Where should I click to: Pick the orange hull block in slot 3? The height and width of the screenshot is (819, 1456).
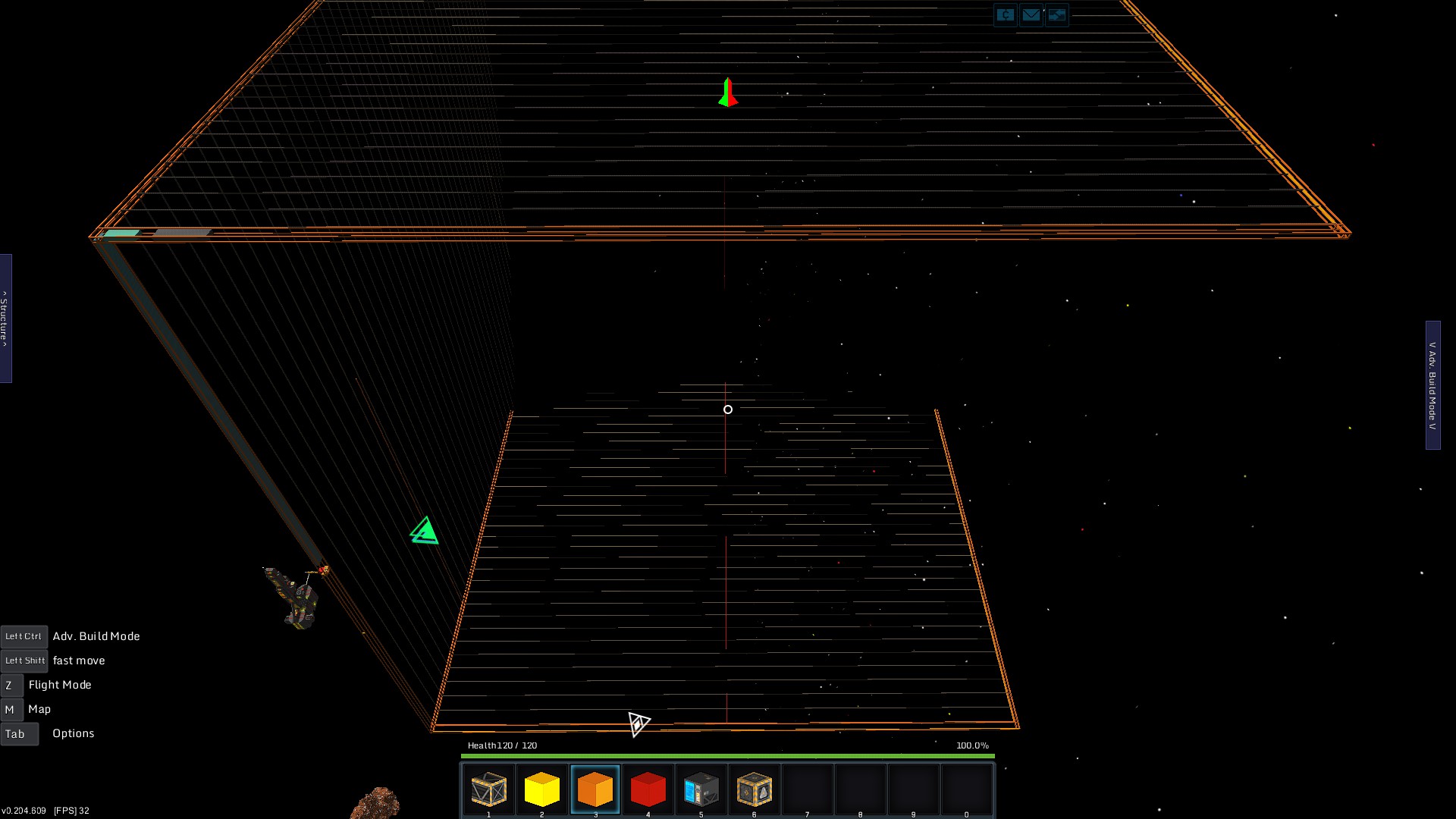click(596, 789)
